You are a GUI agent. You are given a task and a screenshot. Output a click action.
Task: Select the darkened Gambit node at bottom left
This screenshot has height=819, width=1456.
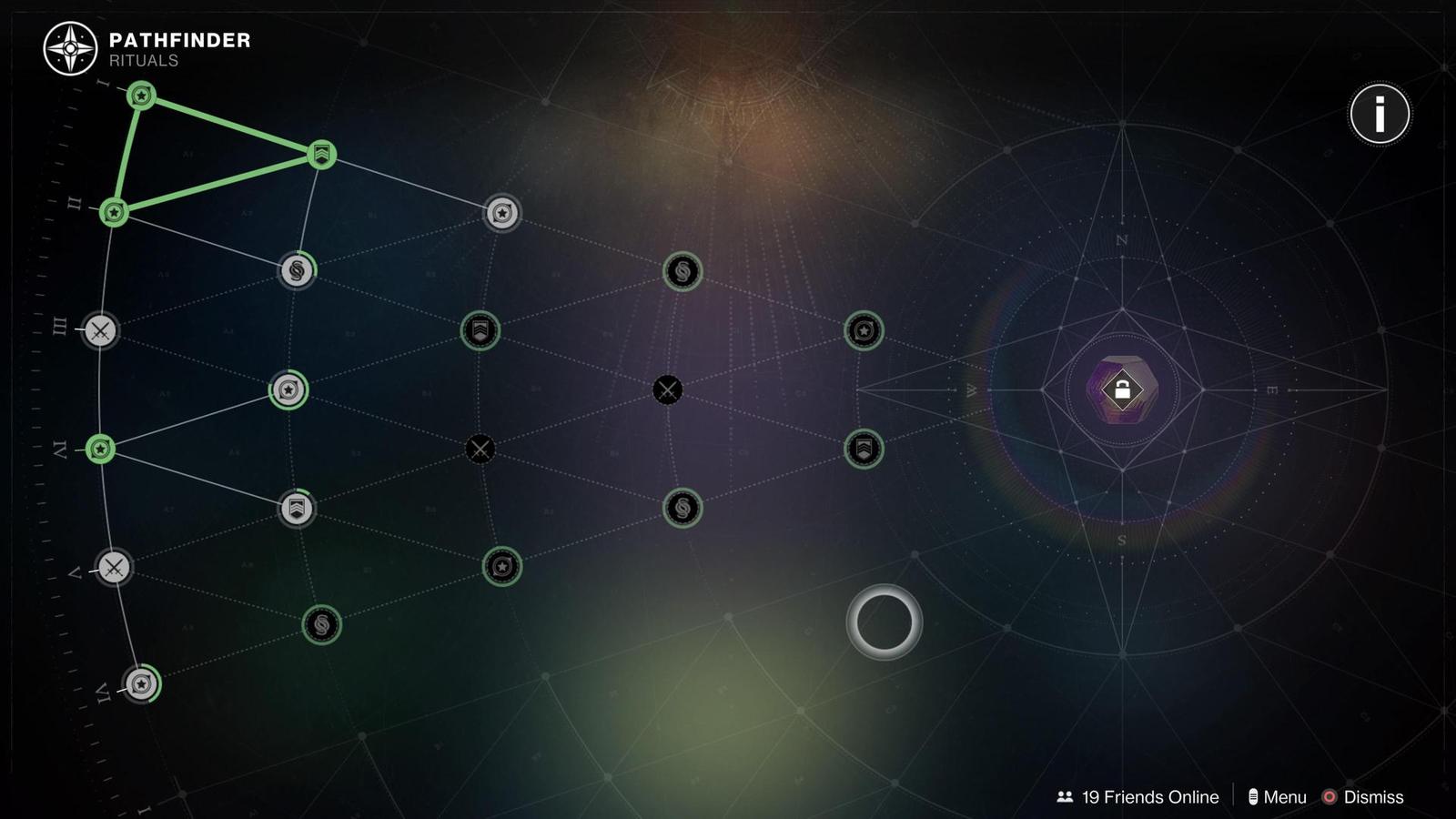point(320,625)
